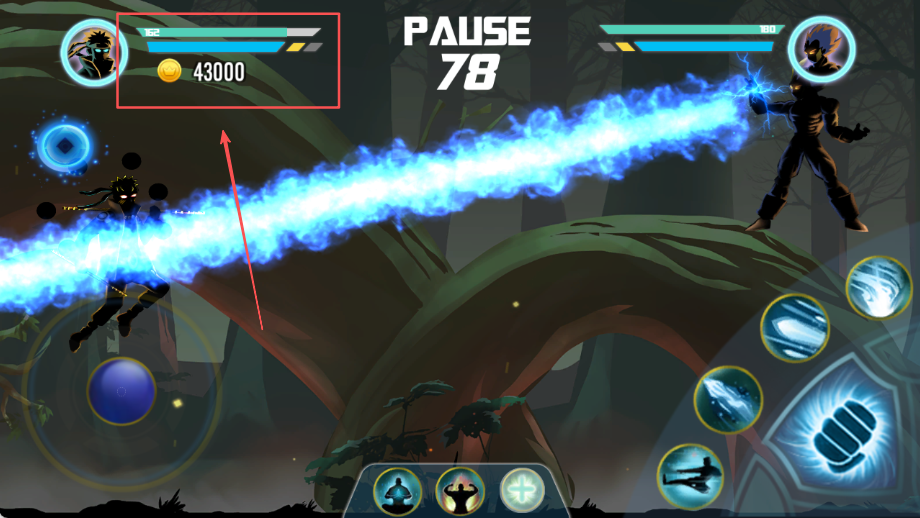
Task: Click the player ninja portrait
Action: point(93,51)
